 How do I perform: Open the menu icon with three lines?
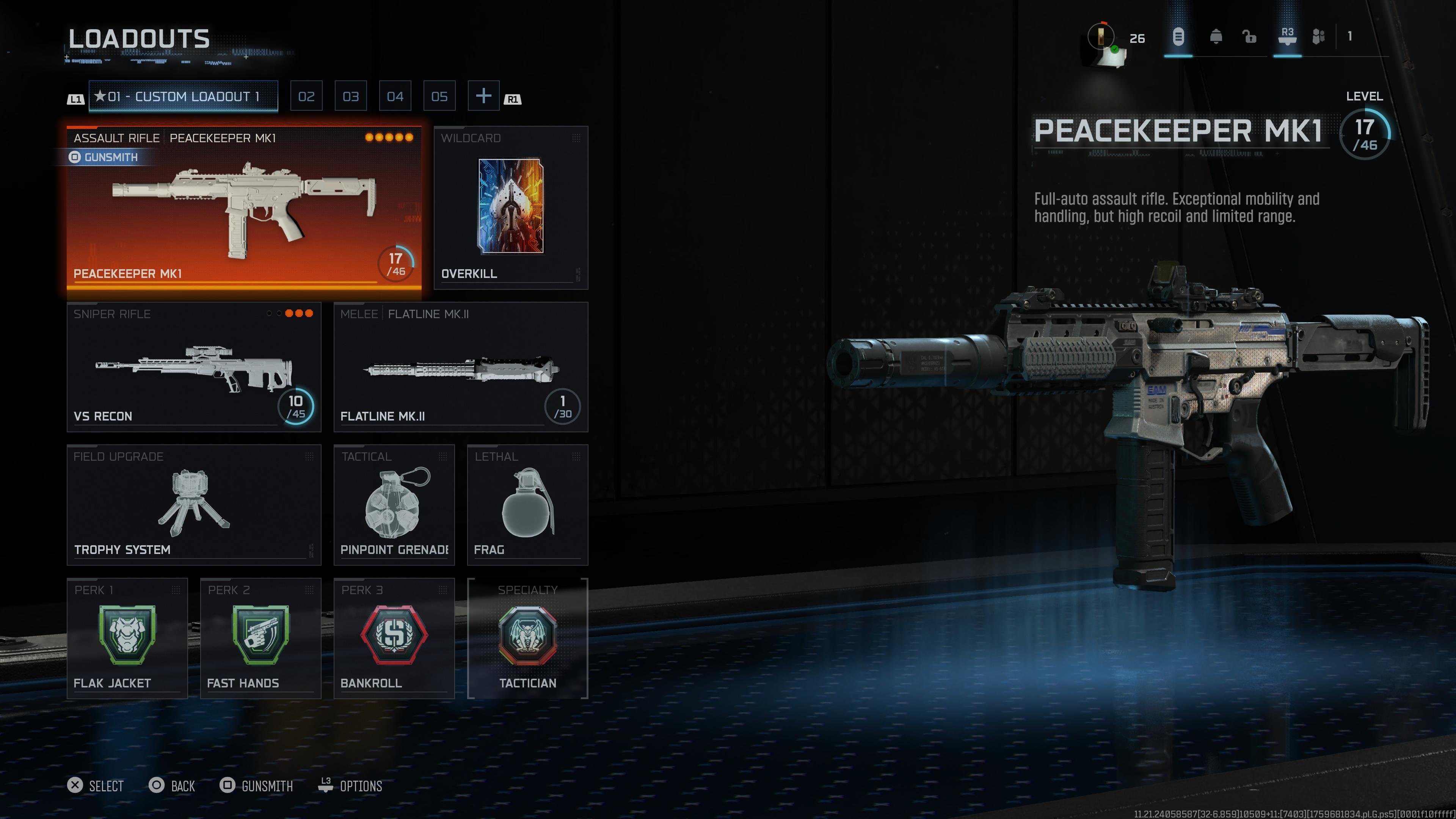(1178, 37)
